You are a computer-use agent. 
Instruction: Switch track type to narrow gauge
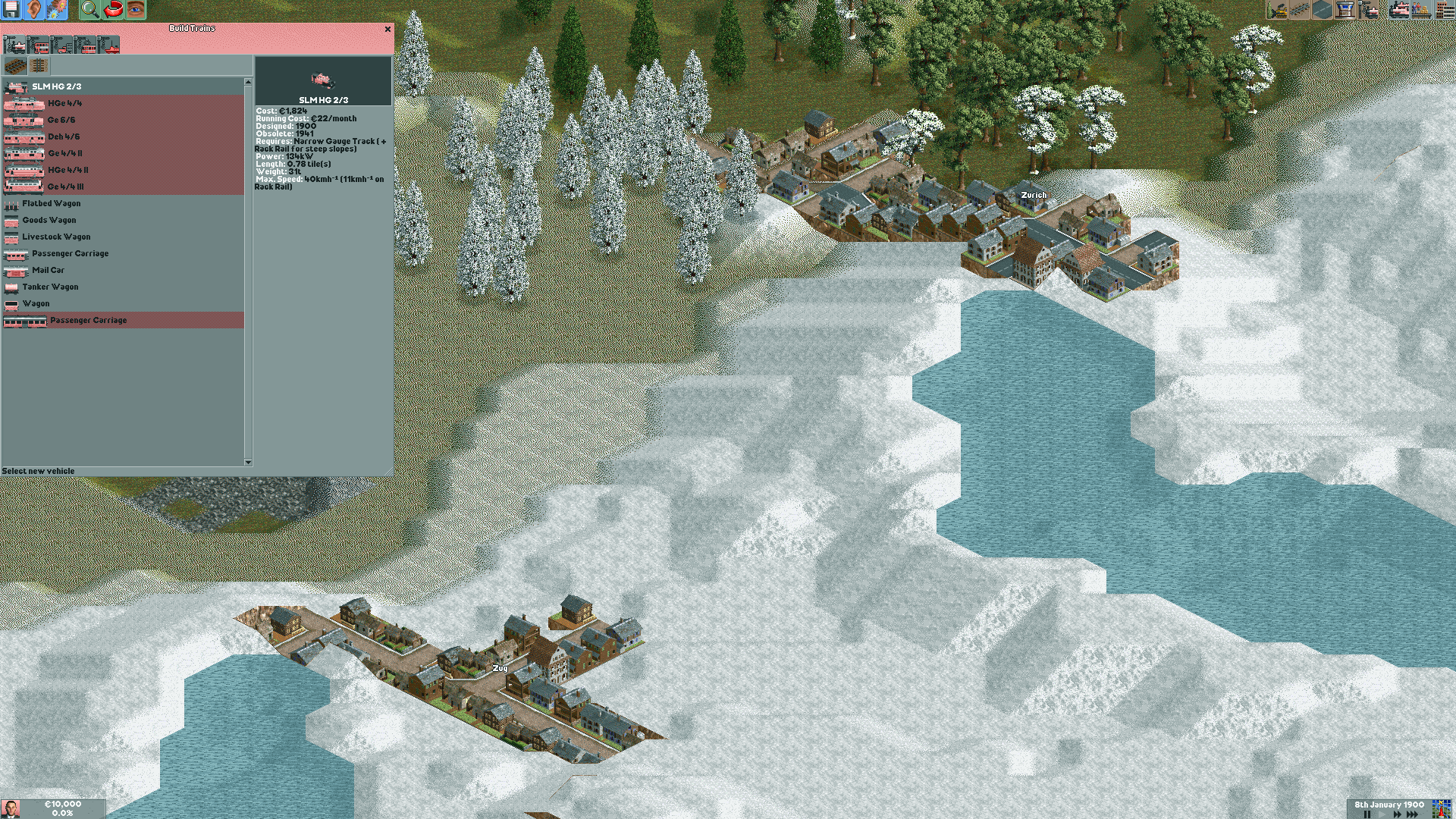click(39, 65)
